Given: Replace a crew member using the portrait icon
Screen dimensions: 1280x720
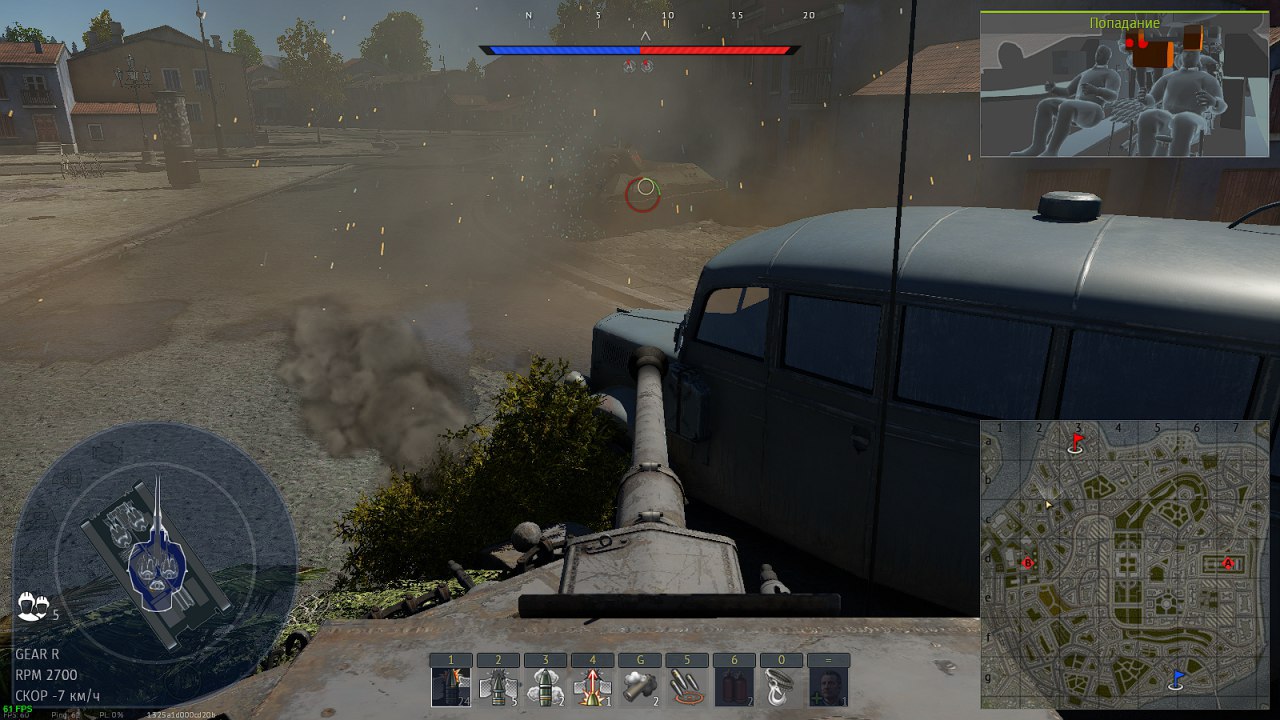Looking at the screenshot, I should point(828,687).
